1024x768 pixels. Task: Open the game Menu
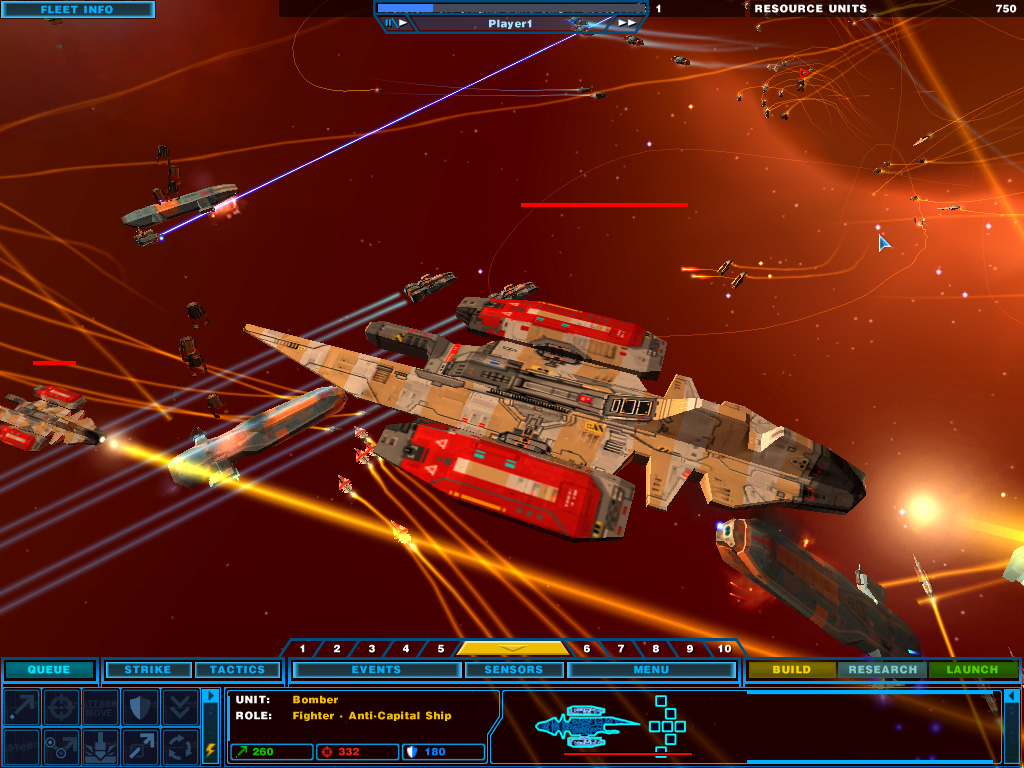(651, 670)
